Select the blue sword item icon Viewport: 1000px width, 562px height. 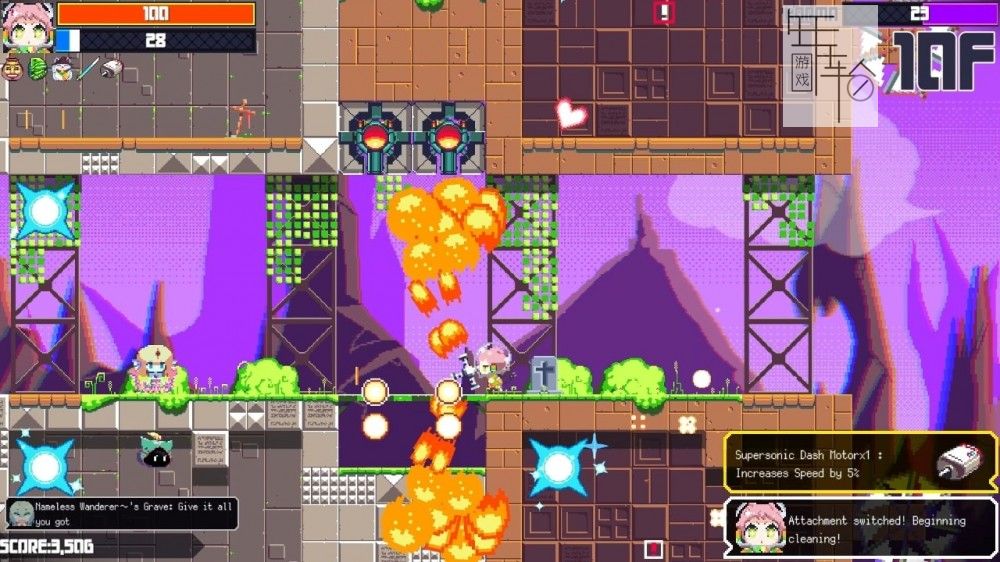[x=88, y=68]
